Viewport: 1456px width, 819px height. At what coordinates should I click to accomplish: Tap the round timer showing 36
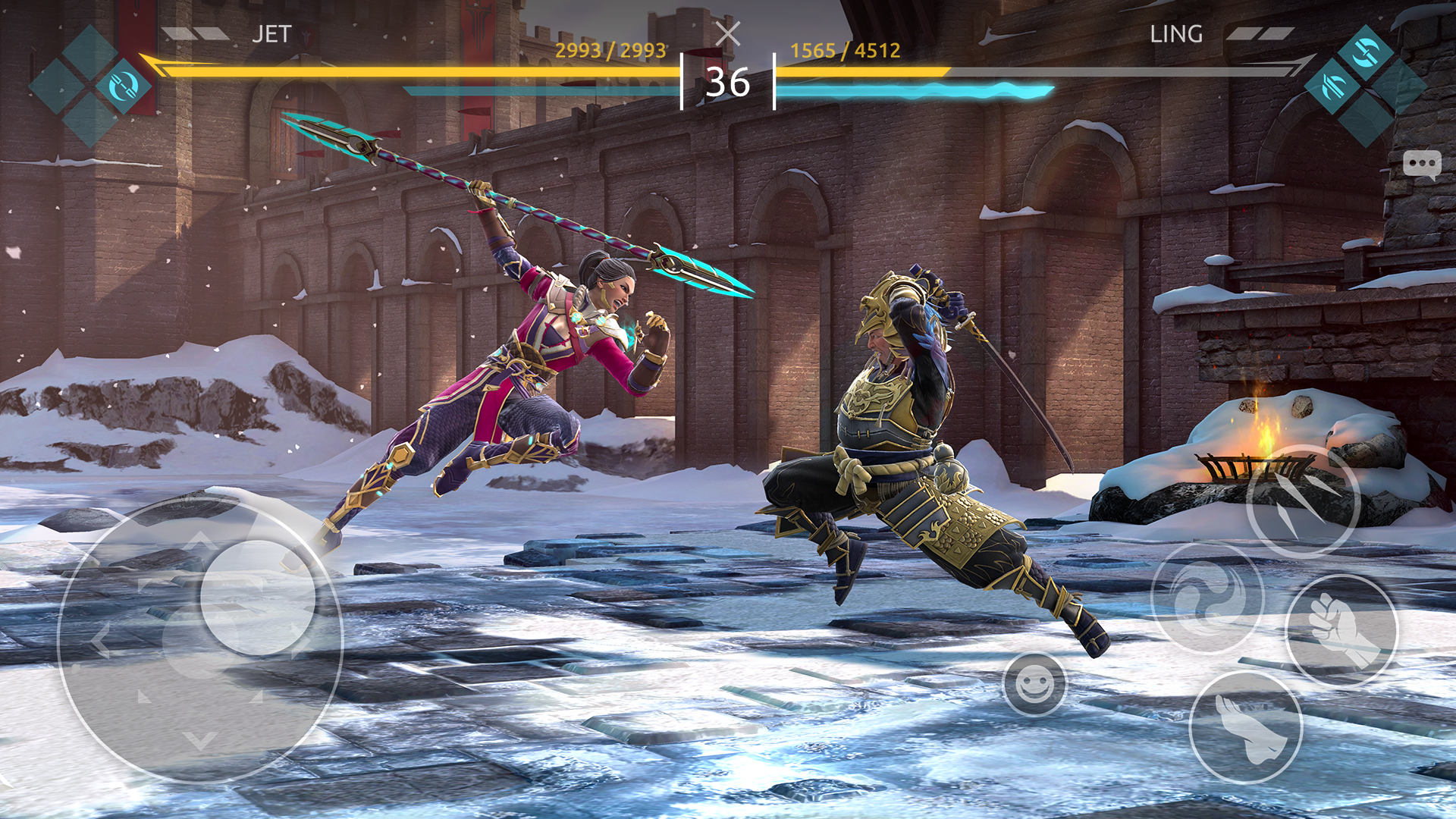(x=729, y=82)
